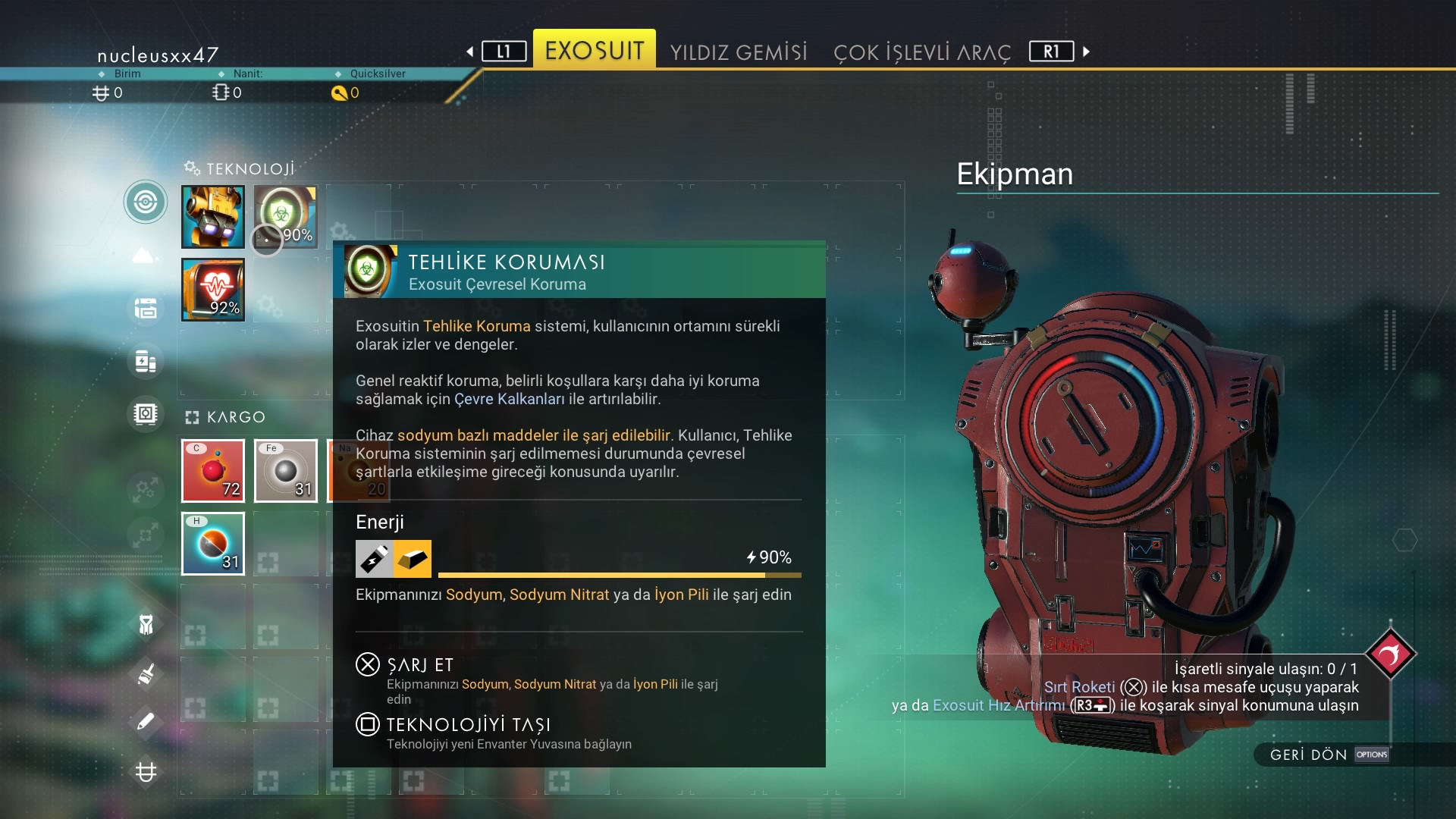Open the red mission marker diamond
Image resolution: width=1456 pixels, height=819 pixels.
tap(1390, 653)
